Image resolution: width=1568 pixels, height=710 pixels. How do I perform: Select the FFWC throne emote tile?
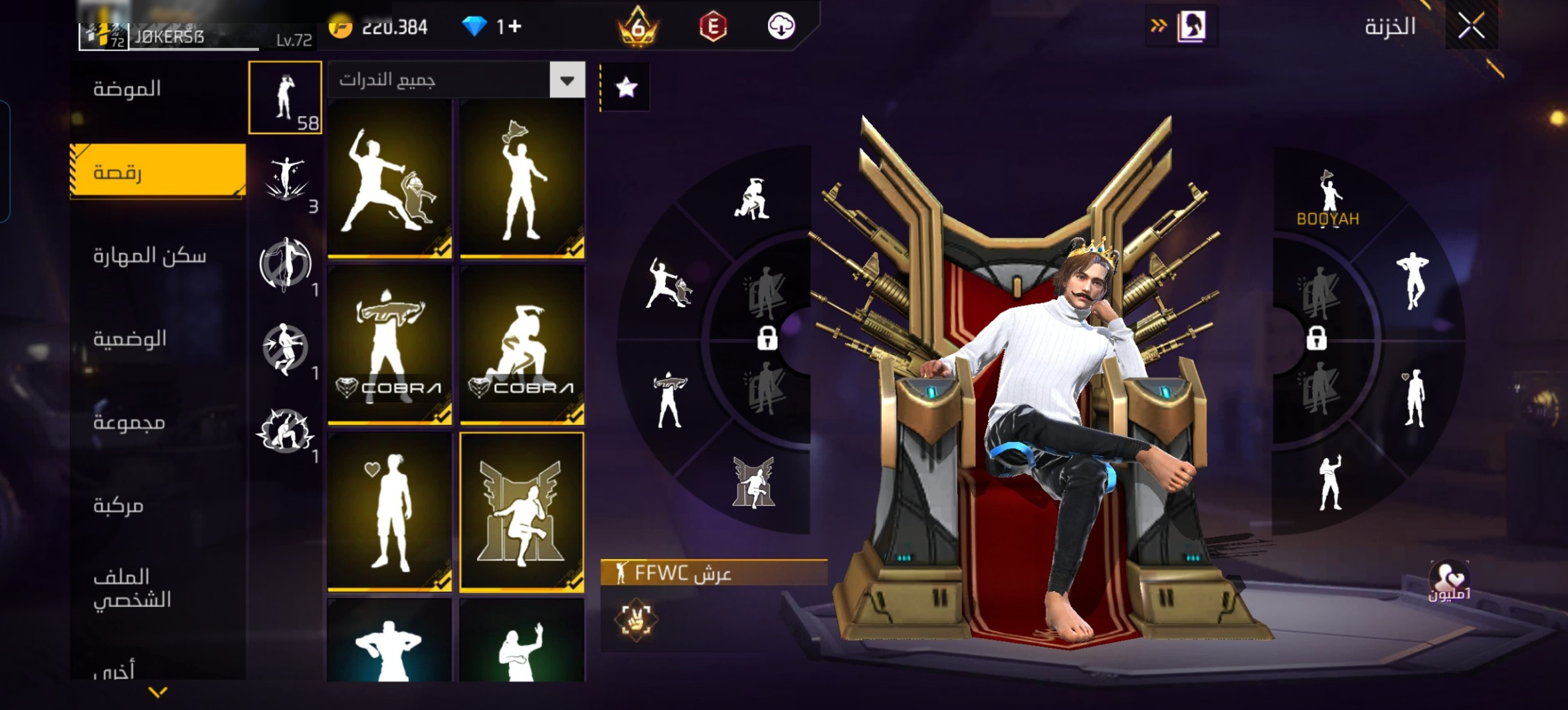point(522,512)
